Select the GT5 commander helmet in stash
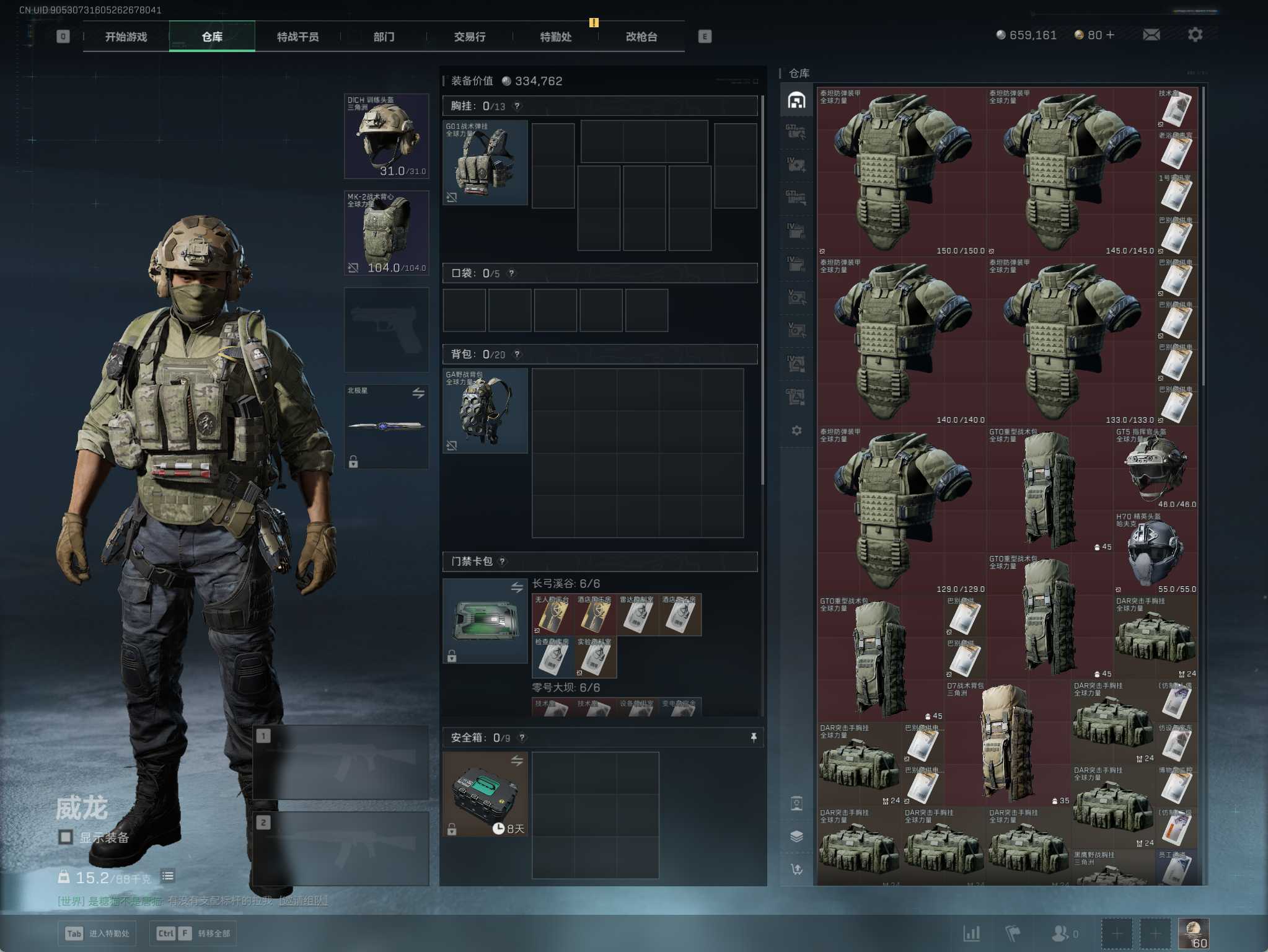 1155,469
